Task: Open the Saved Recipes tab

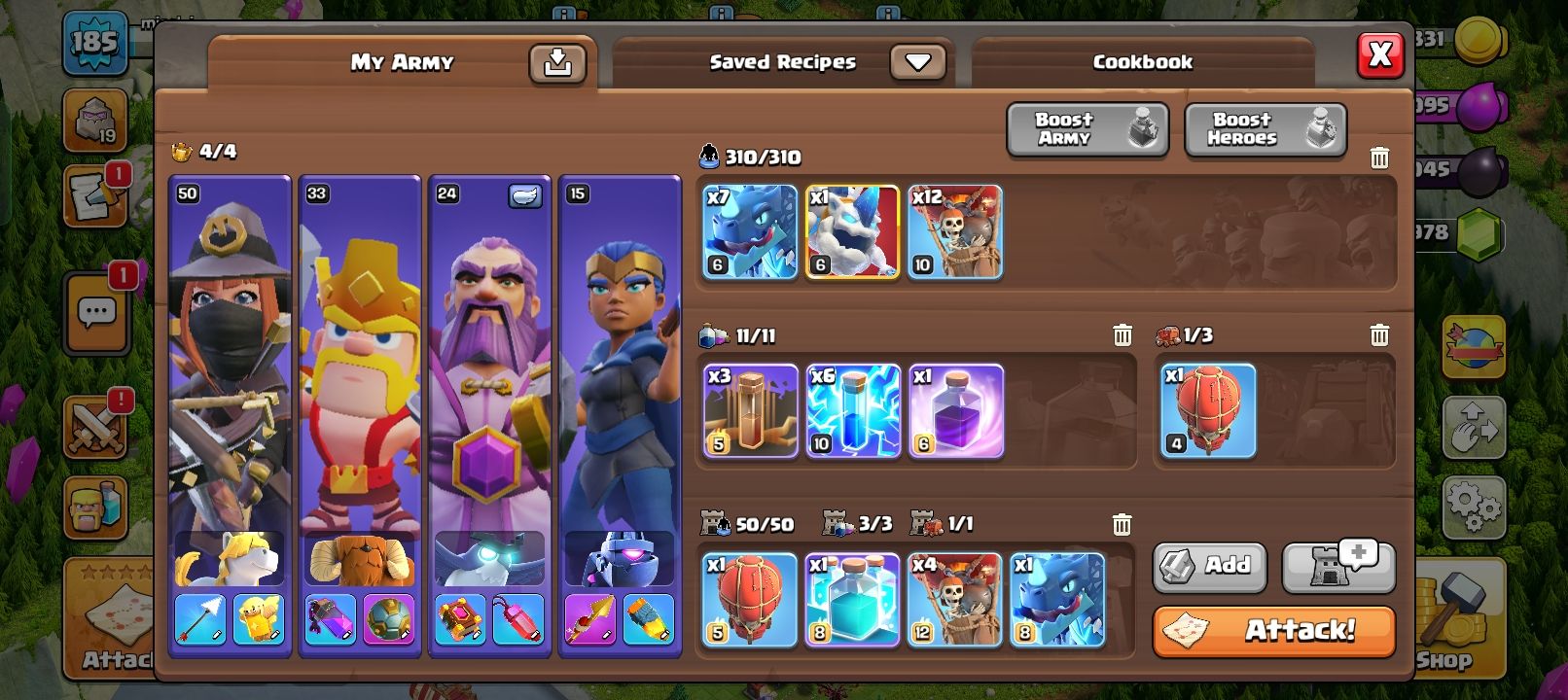Action: [781, 60]
